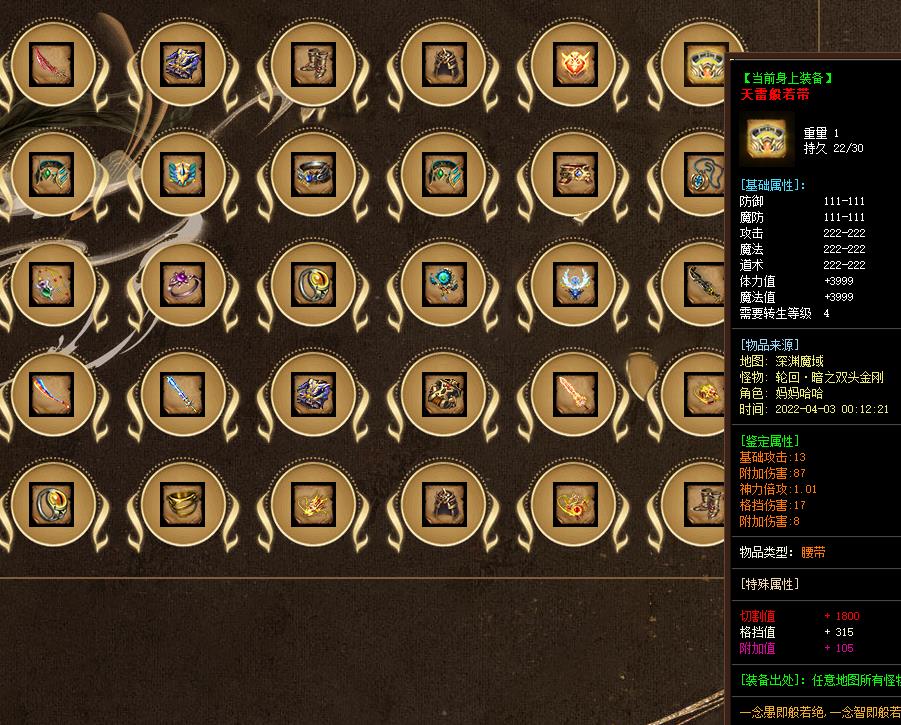Select the red jeweled belt slot
901x725 pixels.
[x=573, y=174]
